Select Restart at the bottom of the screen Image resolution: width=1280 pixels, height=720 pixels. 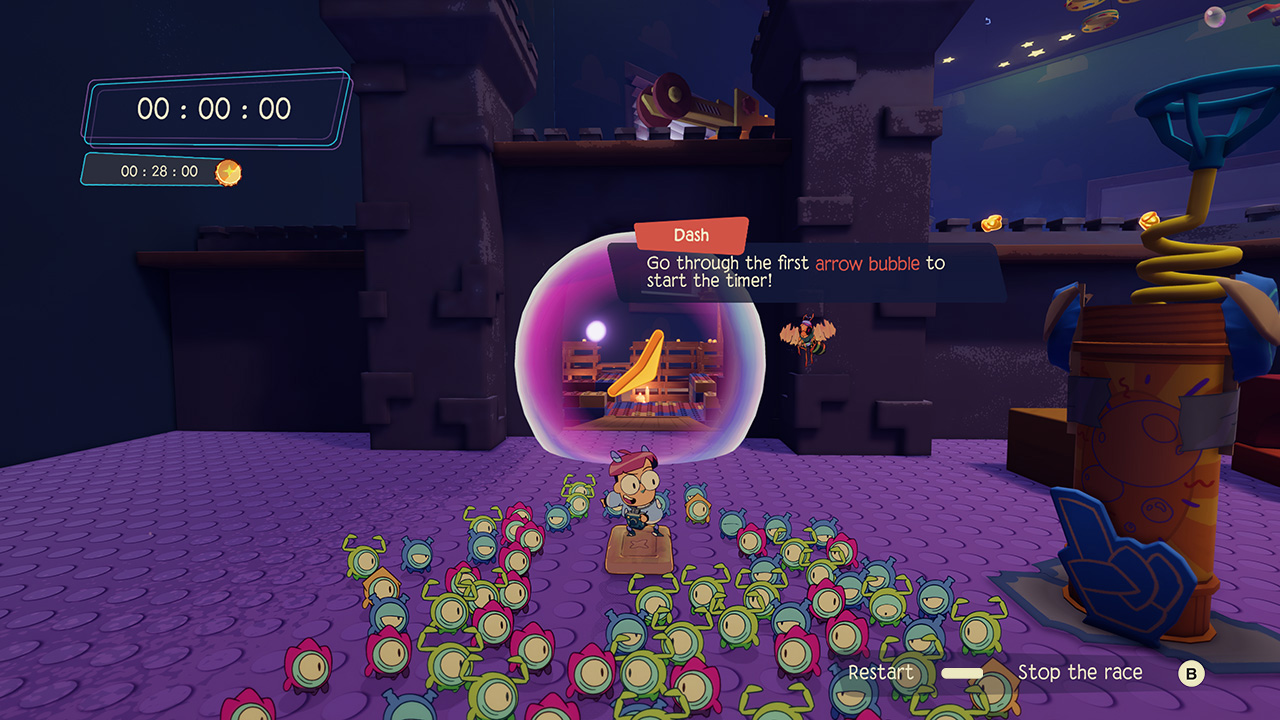tap(881, 673)
